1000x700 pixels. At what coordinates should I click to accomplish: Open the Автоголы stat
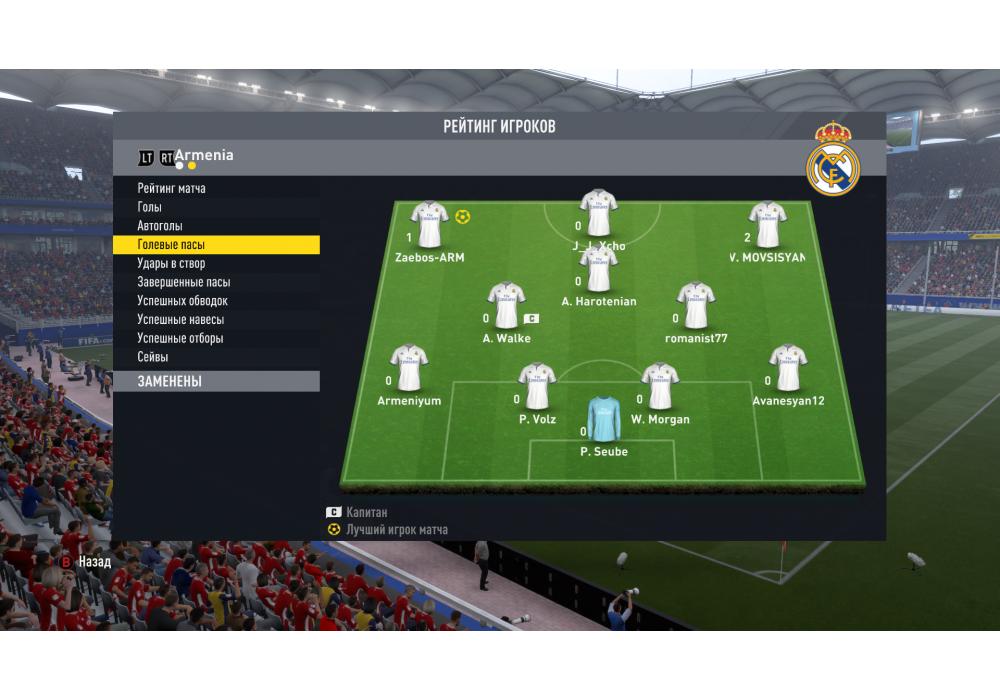160,226
